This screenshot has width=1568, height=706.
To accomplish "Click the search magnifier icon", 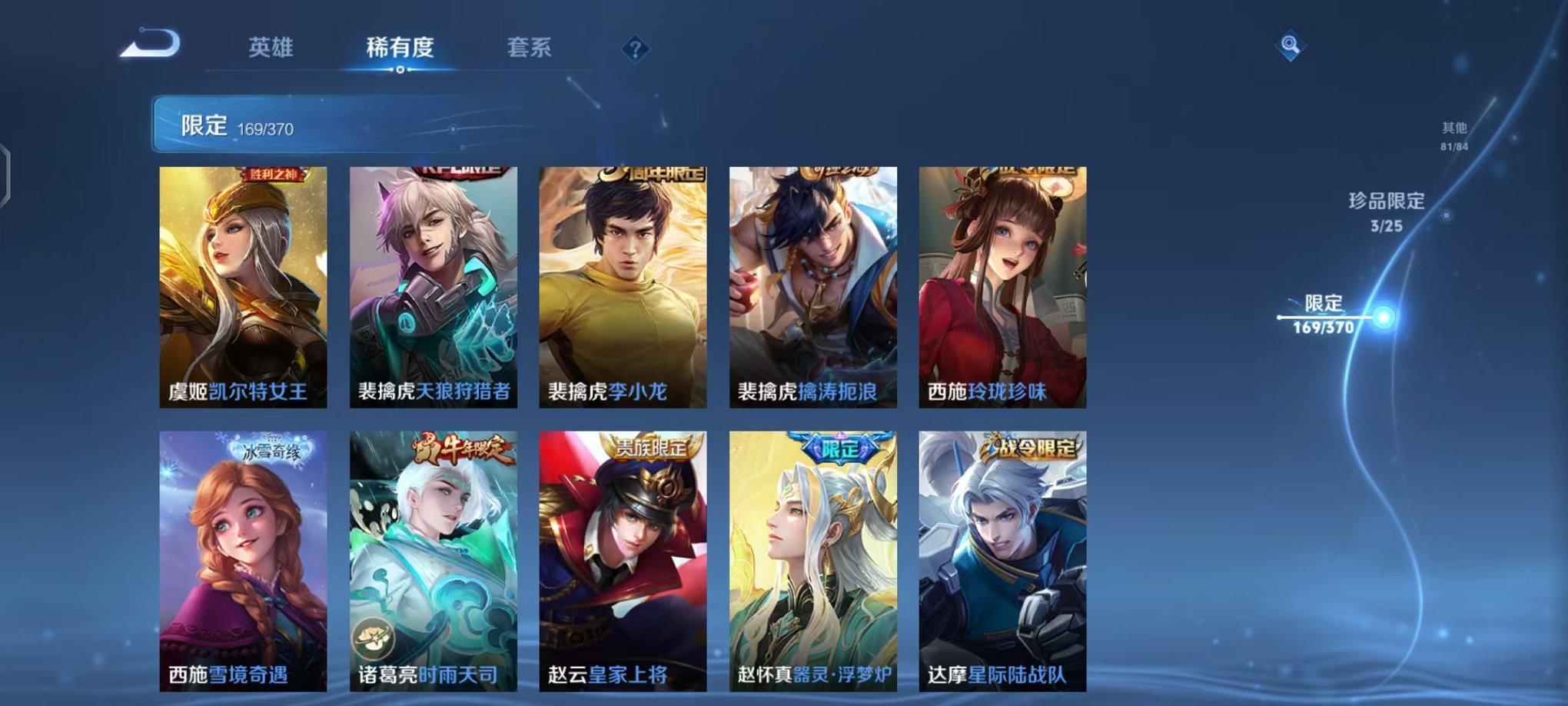I will click(1290, 46).
